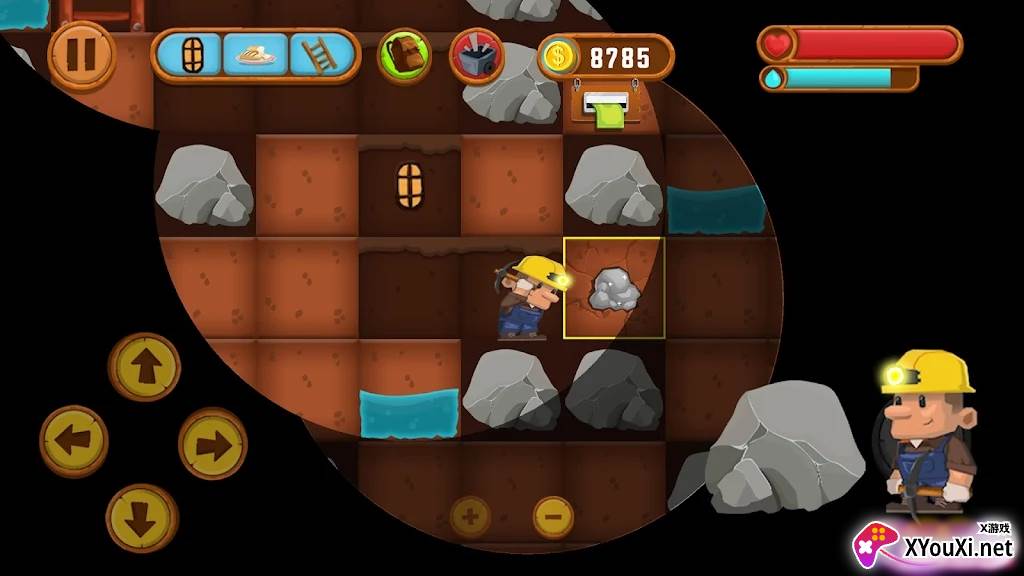This screenshot has height=576, width=1024.
Task: Open the backpack inventory
Action: click(x=403, y=56)
